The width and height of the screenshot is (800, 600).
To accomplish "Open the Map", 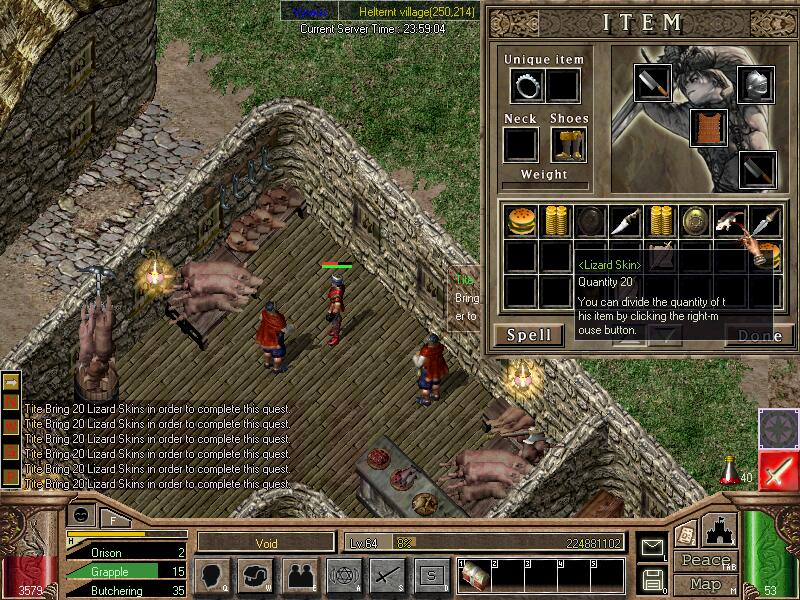I will [x=704, y=584].
